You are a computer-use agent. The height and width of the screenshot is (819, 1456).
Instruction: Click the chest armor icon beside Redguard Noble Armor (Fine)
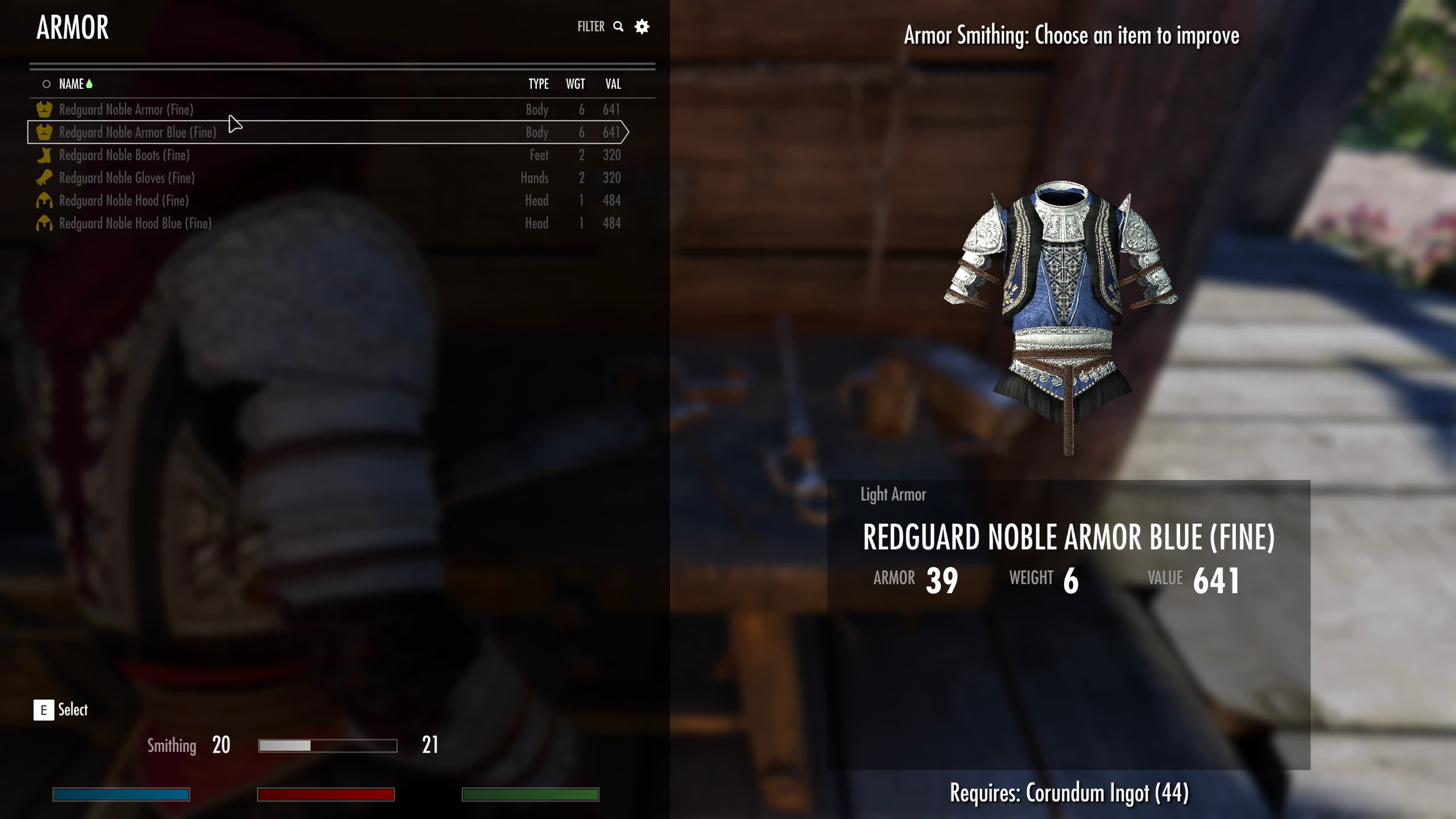click(x=44, y=110)
